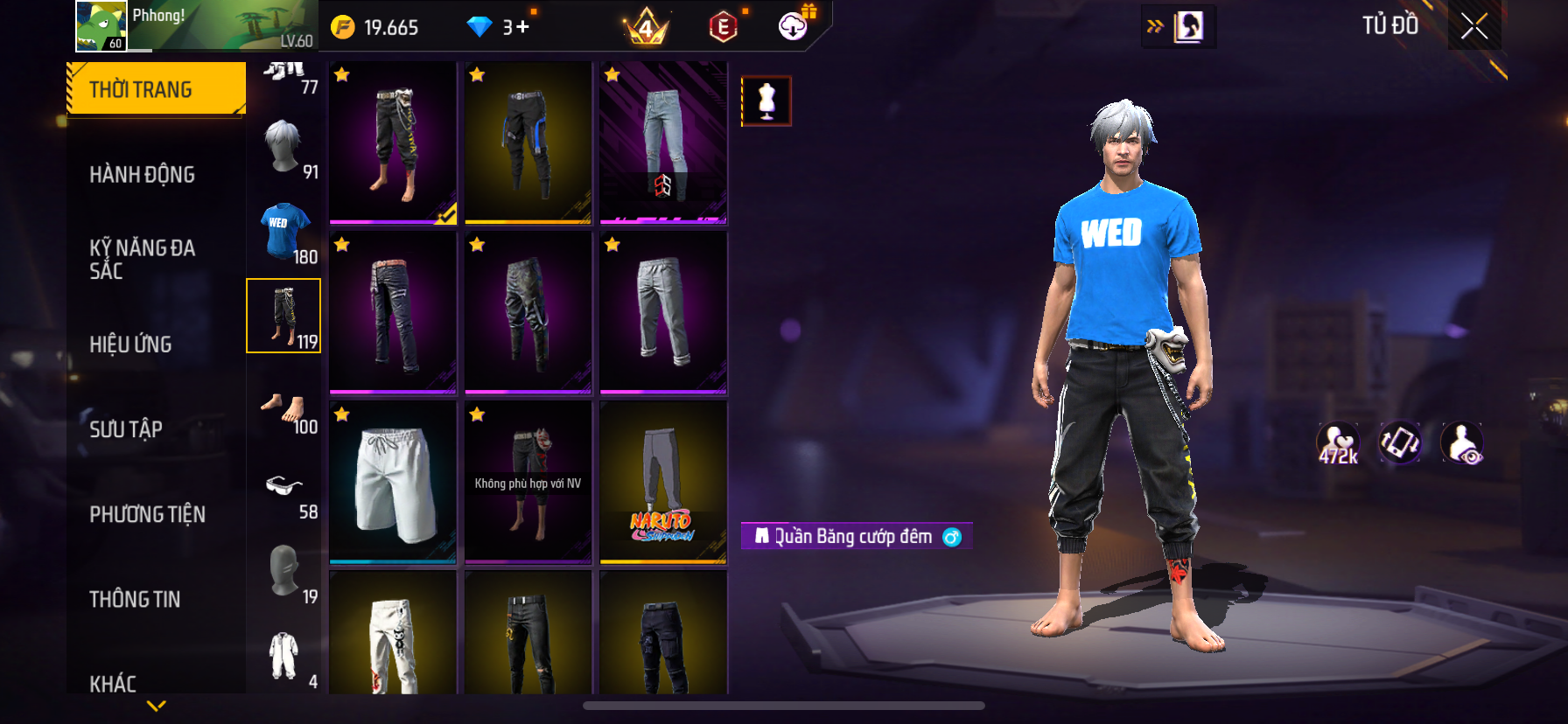The width and height of the screenshot is (1568, 724).
Task: Click the 472k likes icon
Action: pyautogui.click(x=1338, y=443)
